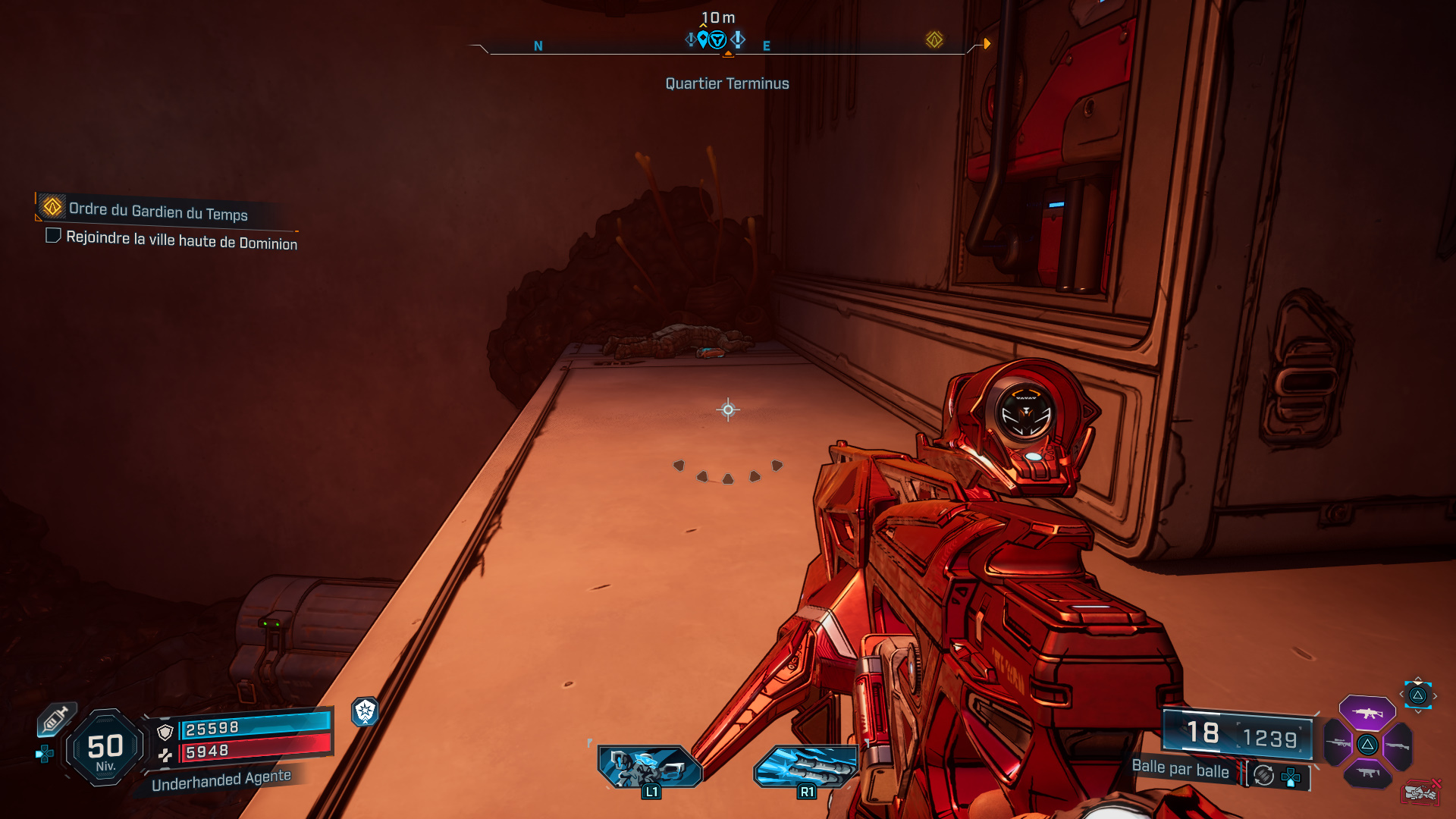
Task: Click the reload icon beside Balle par balle
Action: point(1263,776)
